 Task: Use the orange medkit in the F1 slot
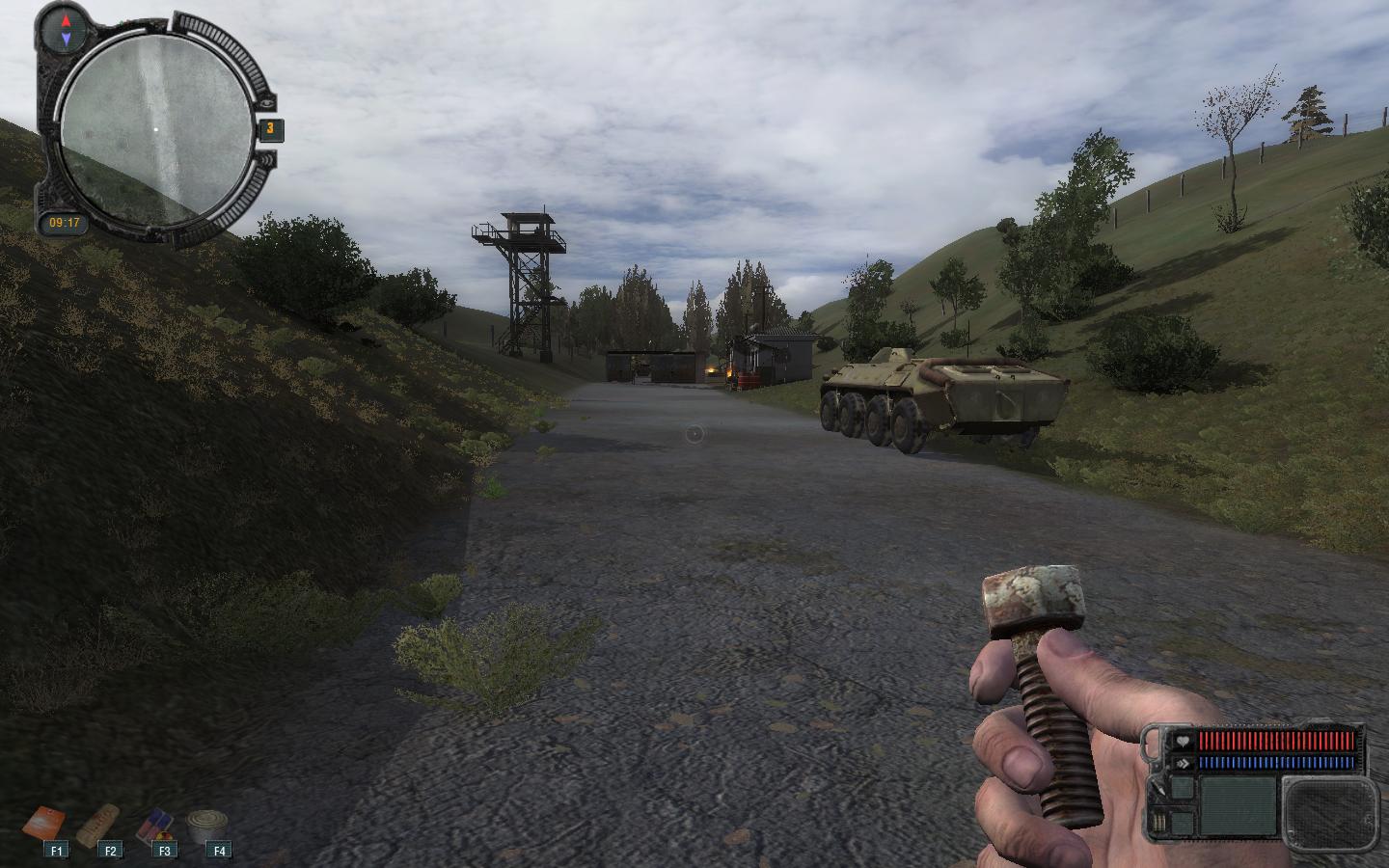coord(45,826)
